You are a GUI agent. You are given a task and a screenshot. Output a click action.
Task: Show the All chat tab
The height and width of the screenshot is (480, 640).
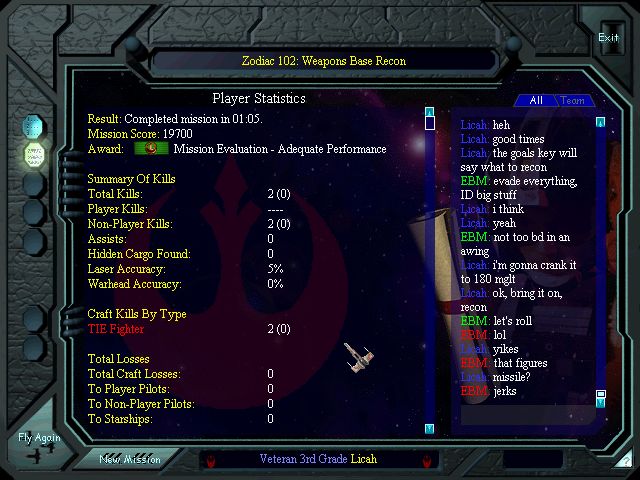536,101
